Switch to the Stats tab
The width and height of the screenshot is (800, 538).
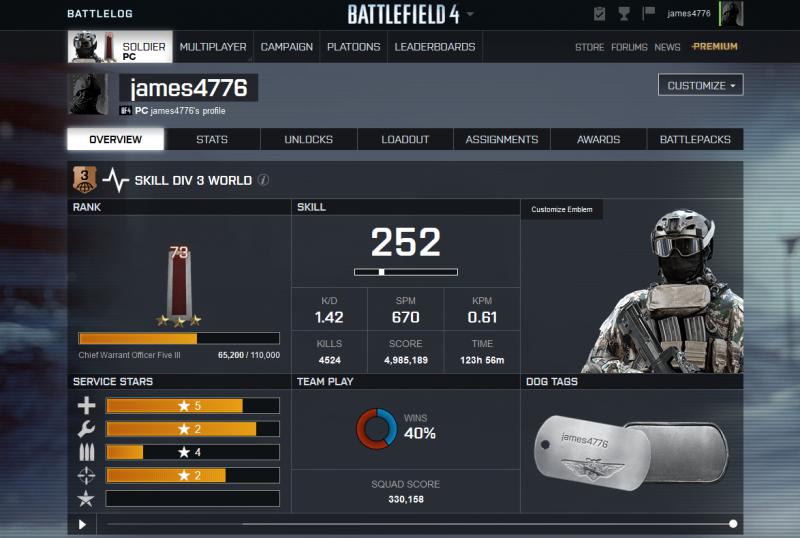(211, 140)
